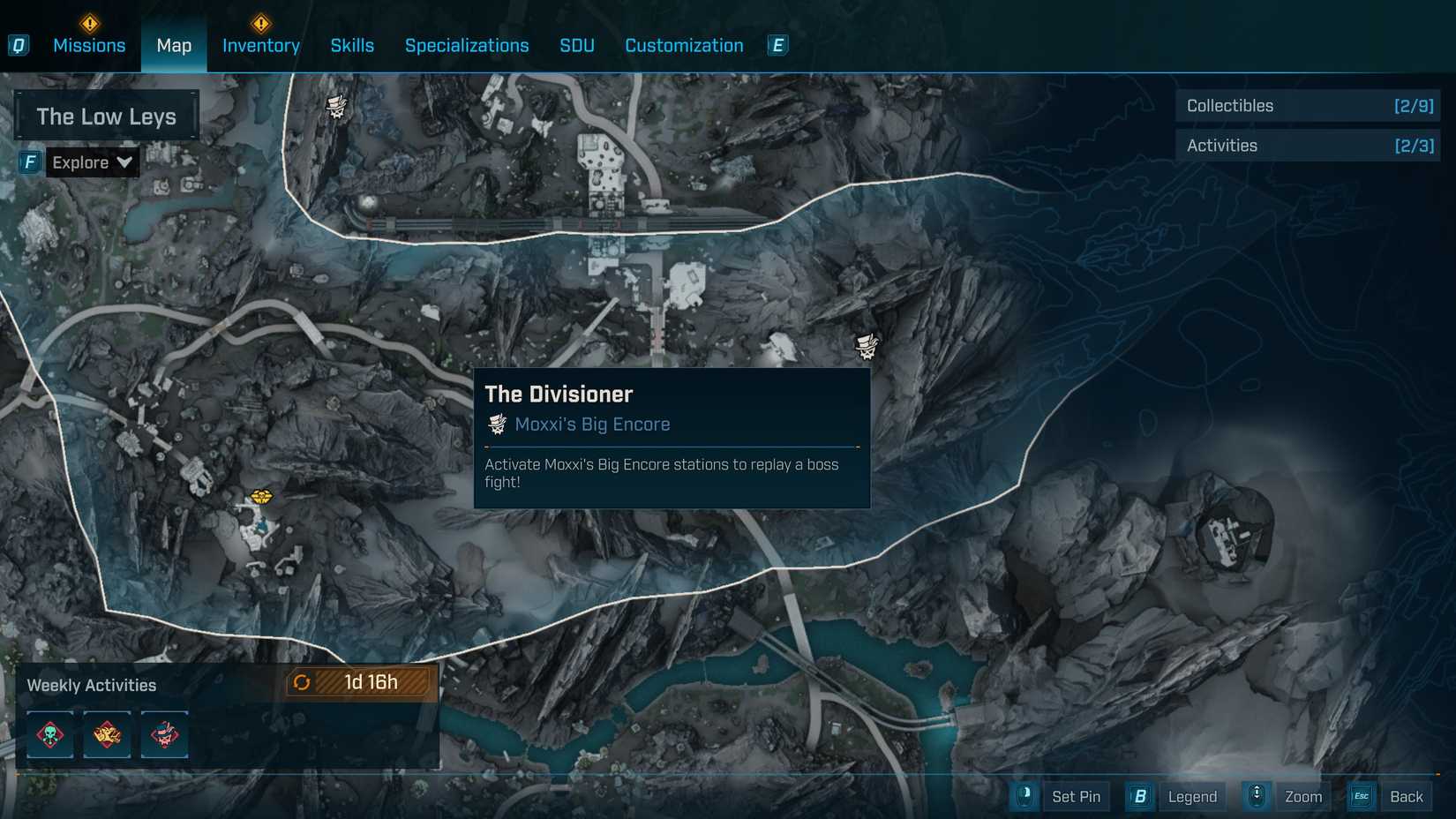Viewport: 1456px width, 819px height.
Task: Select the Moxxi's Big Encore station icon near top of map
Action: pos(336,103)
